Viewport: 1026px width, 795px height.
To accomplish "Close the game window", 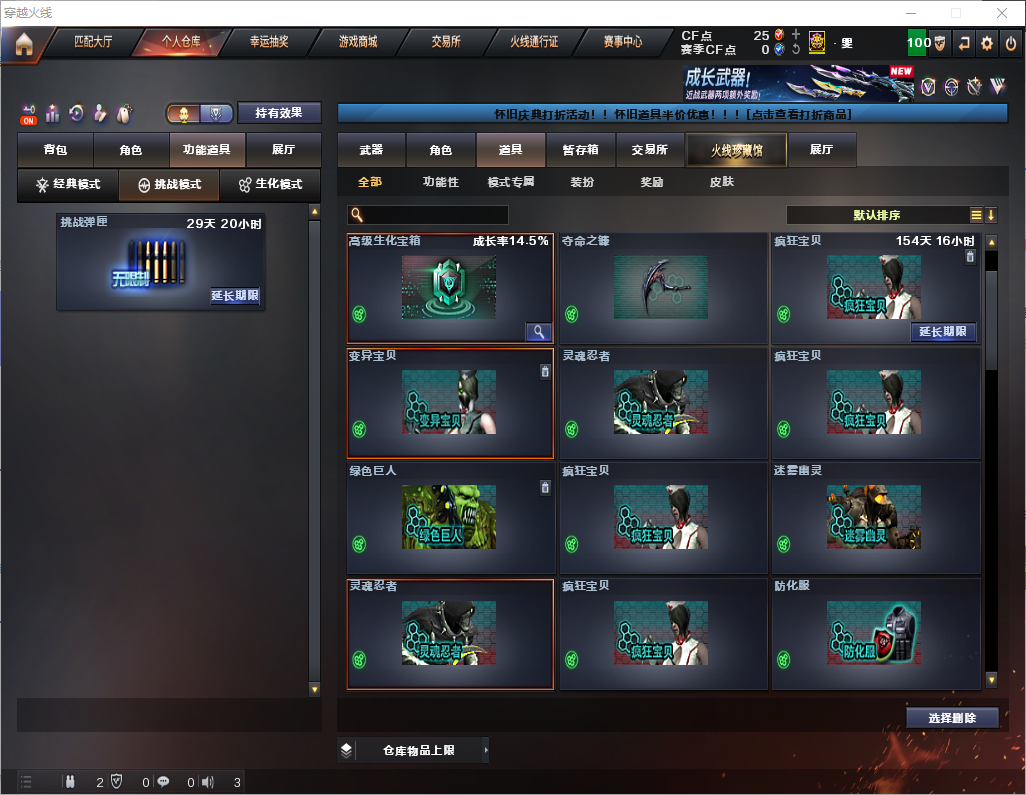I will point(1002,12).
